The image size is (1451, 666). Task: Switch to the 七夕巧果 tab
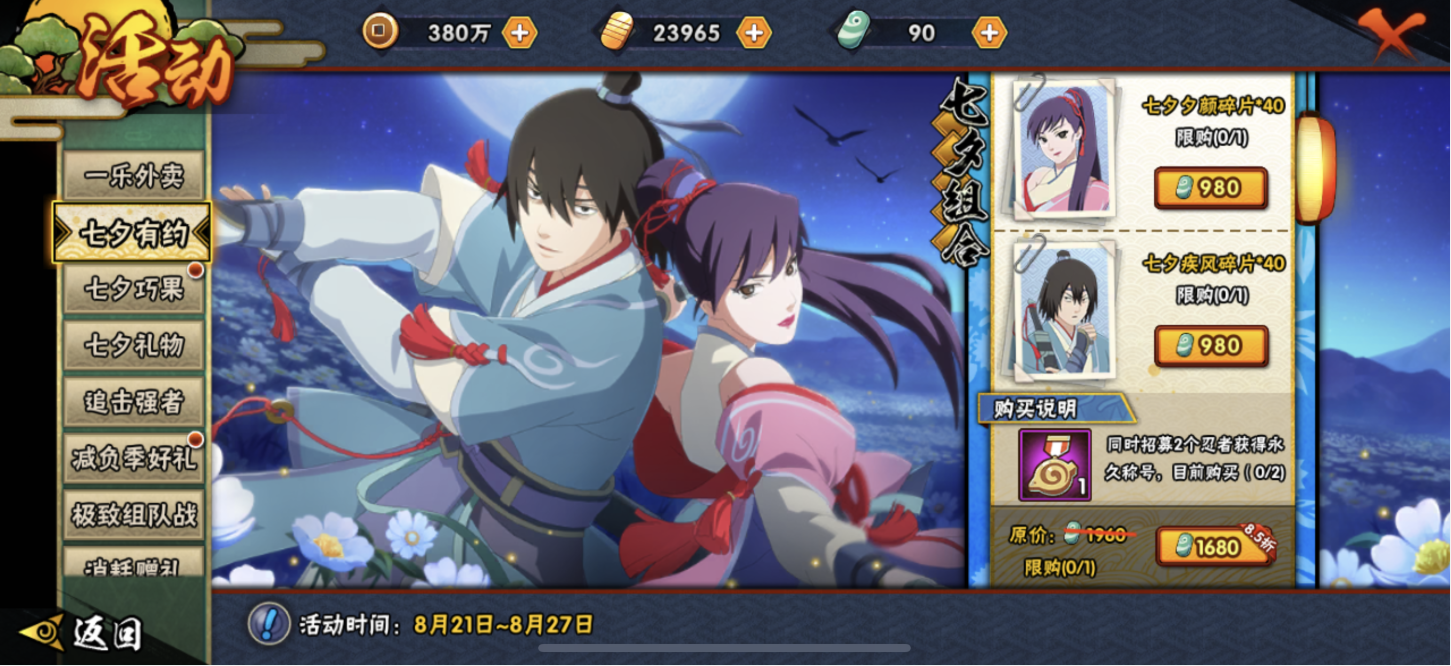133,289
